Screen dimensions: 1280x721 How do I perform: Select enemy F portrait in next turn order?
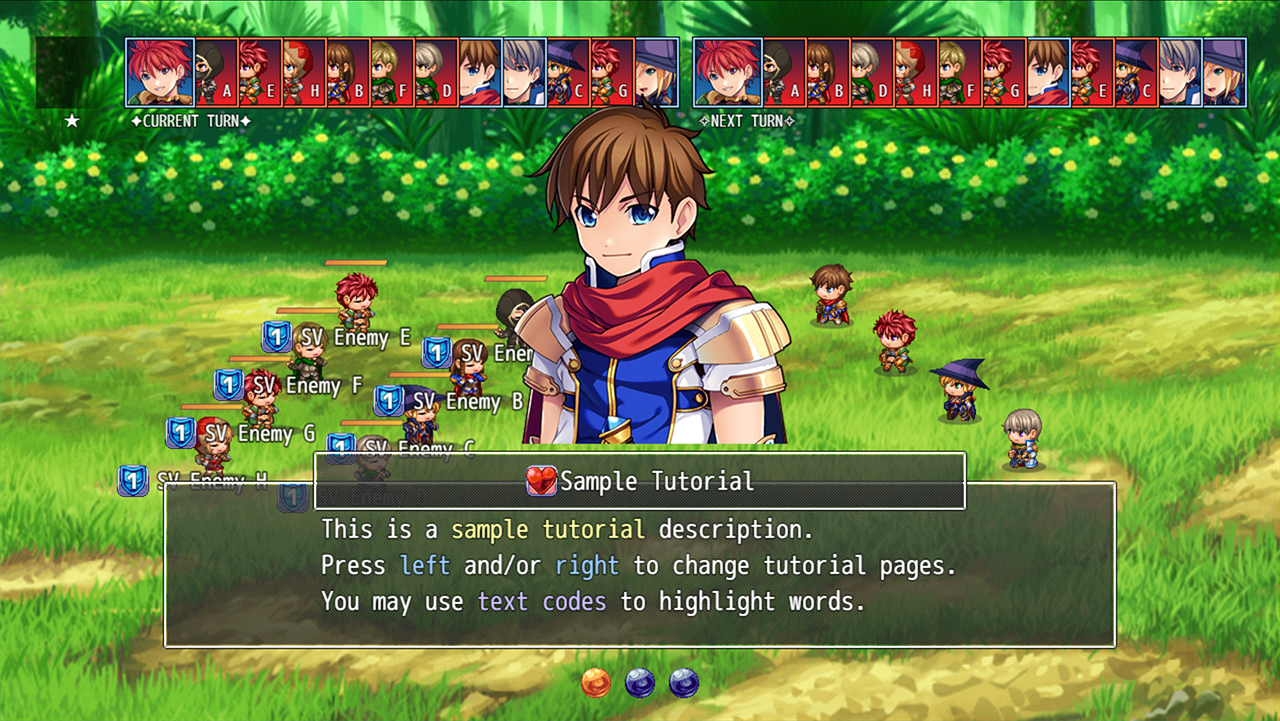click(960, 72)
